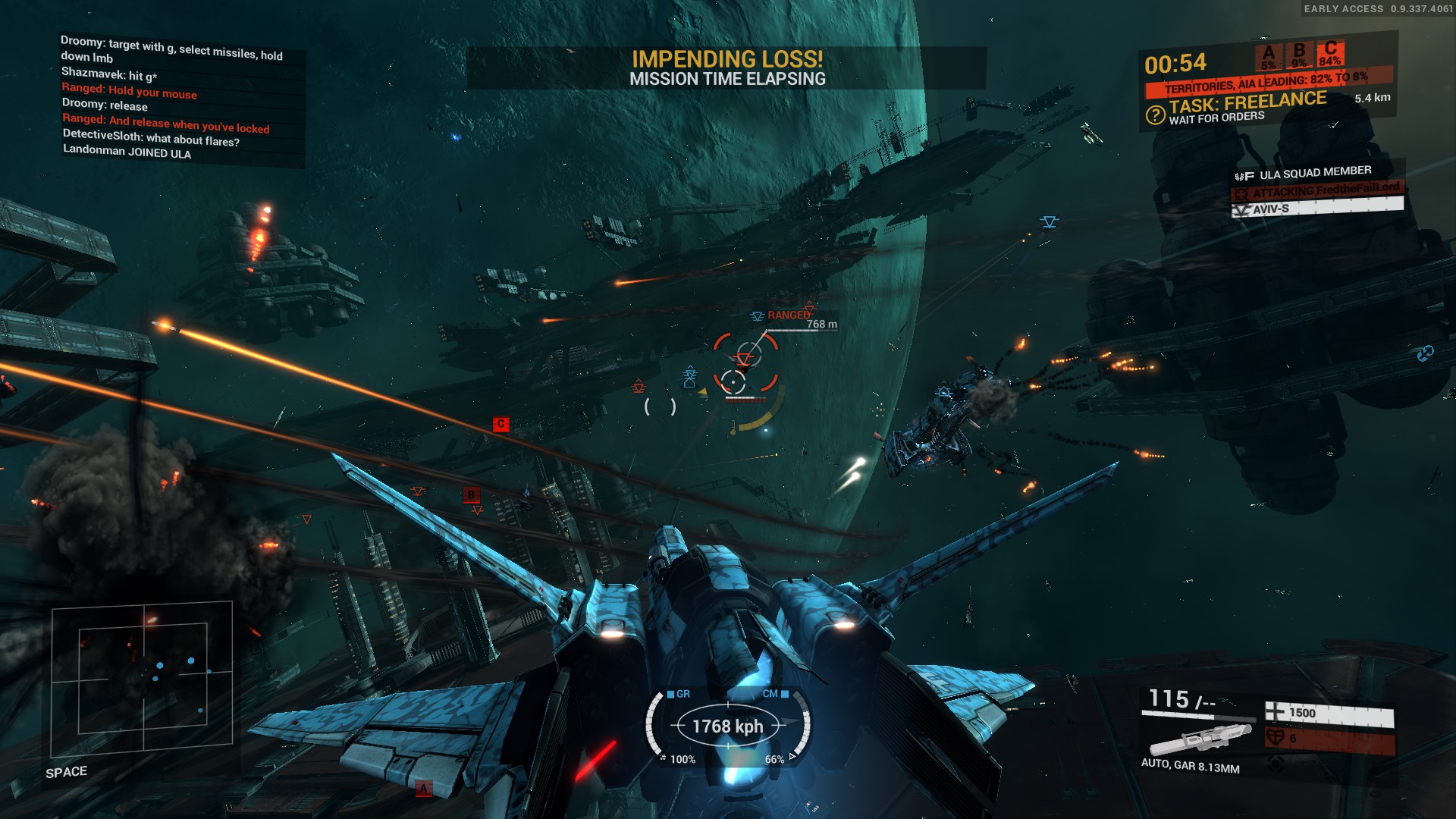Select the GAR 8.13MM weapon thumbnail icon
This screenshot has height=819, width=1456.
[x=1201, y=739]
